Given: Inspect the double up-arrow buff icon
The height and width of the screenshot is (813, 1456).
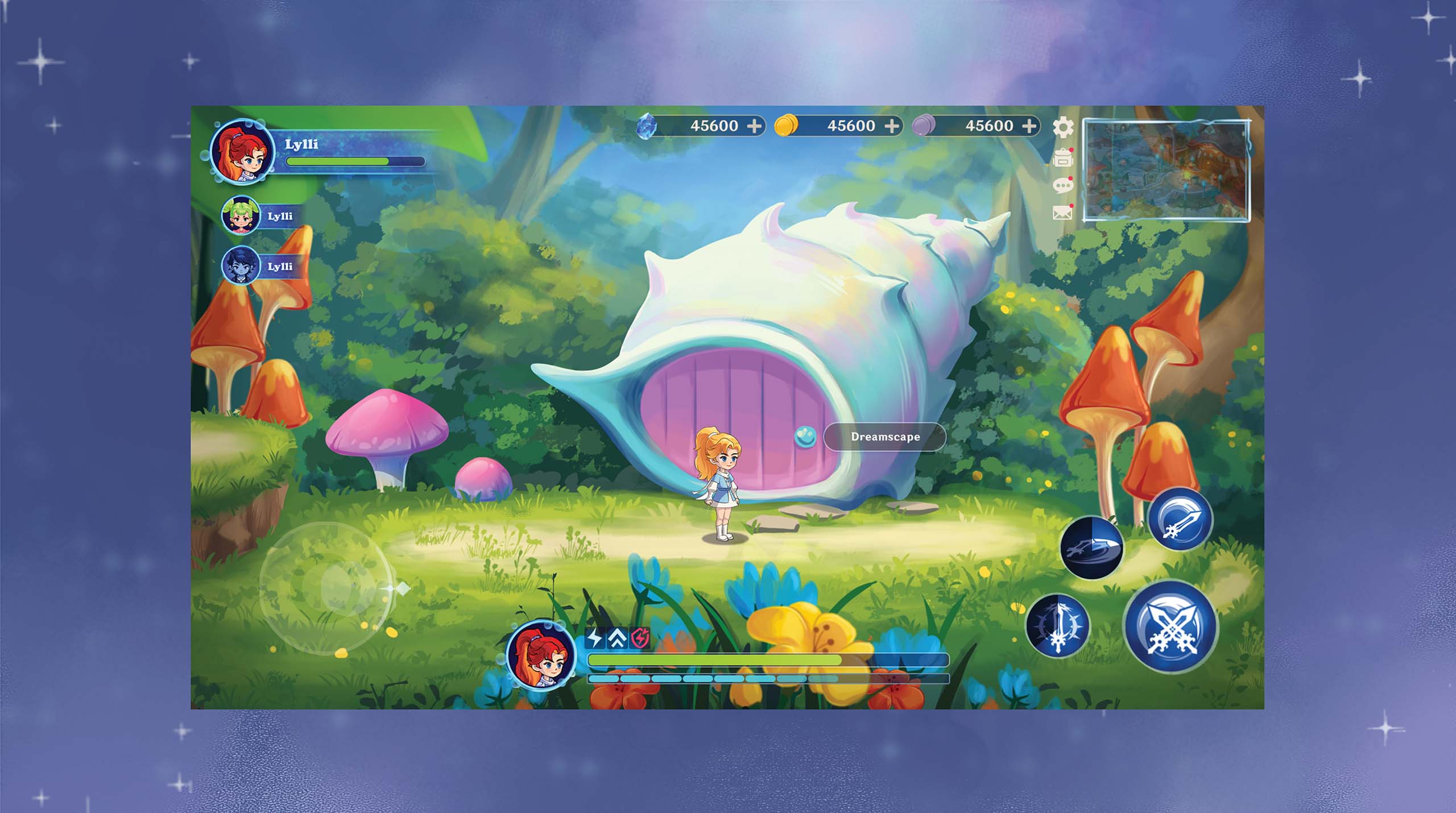Looking at the screenshot, I should point(618,638).
